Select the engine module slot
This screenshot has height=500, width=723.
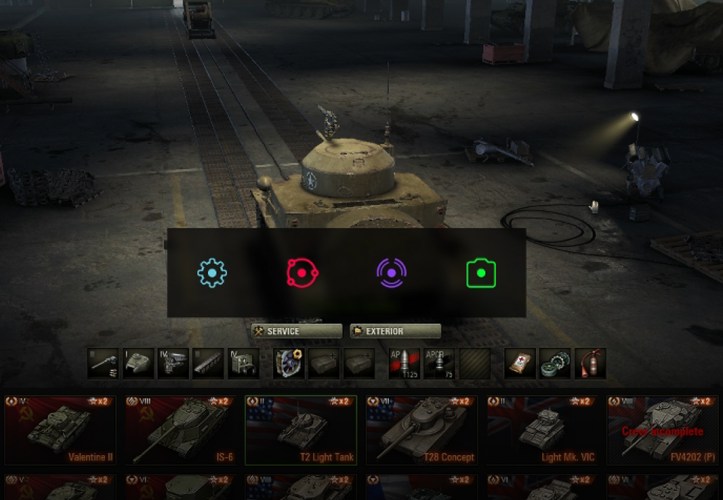click(x=173, y=363)
